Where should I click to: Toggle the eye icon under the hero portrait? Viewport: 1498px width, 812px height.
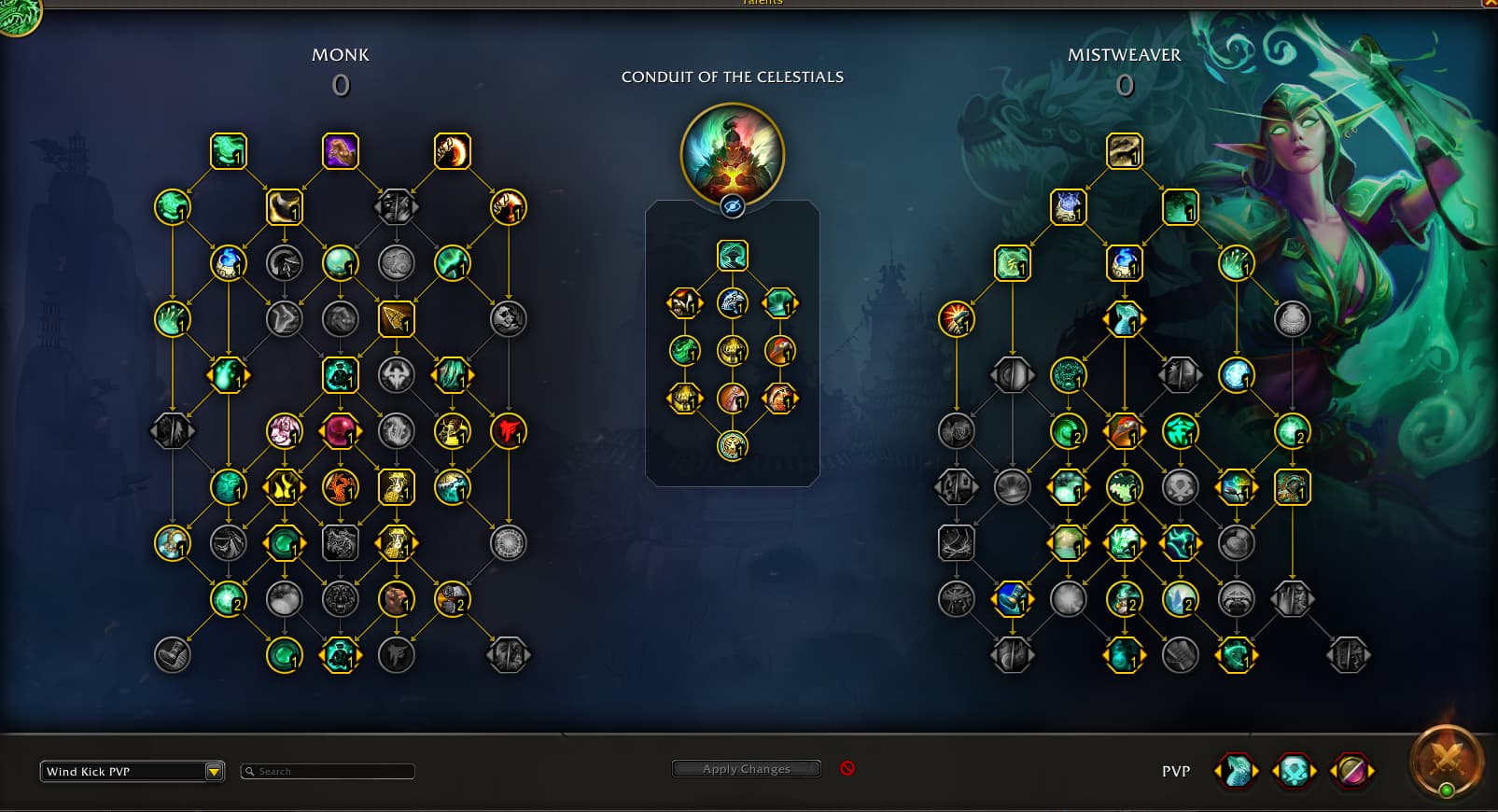pos(733,206)
